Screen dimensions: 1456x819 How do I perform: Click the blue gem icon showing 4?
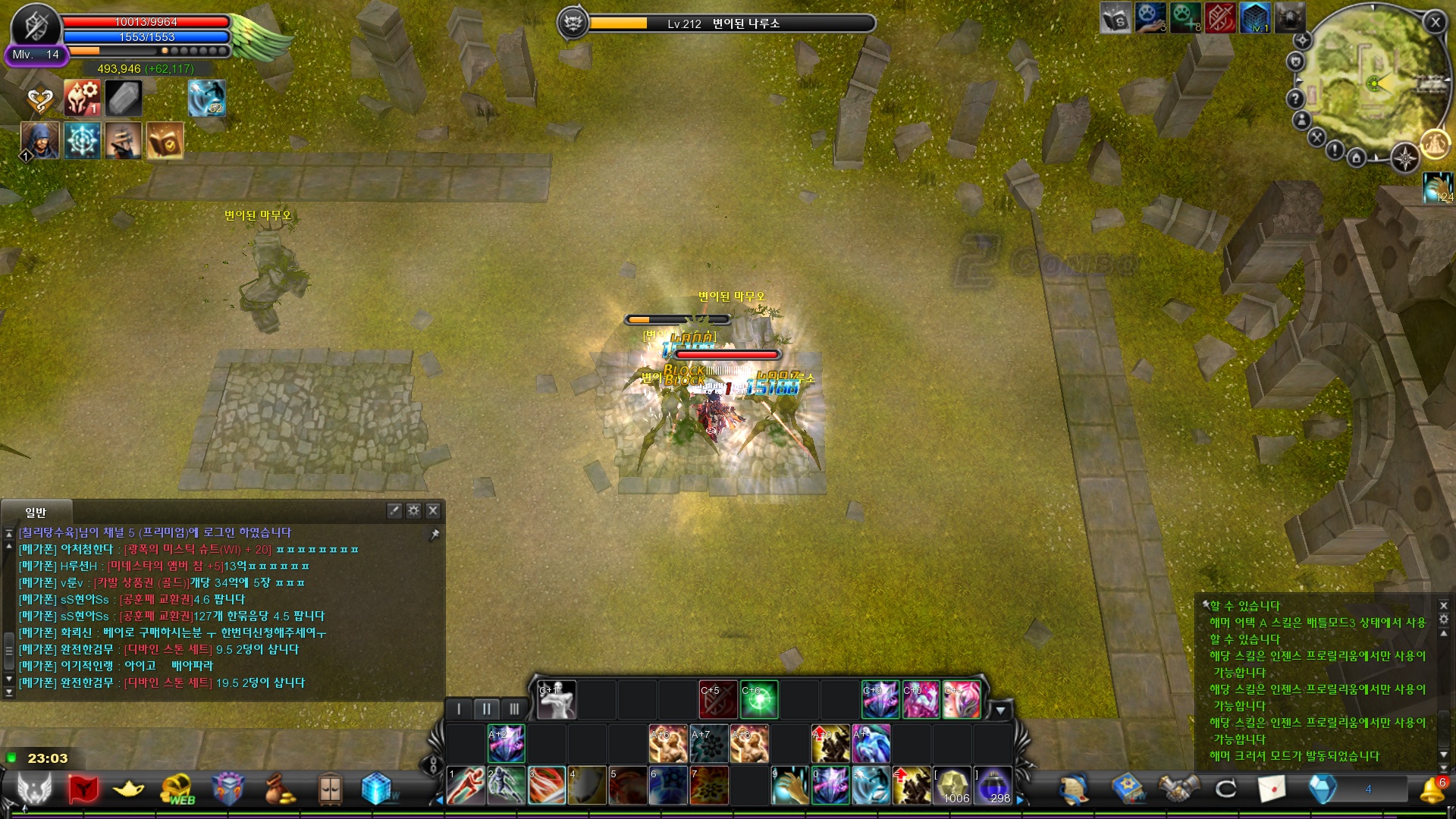pyautogui.click(x=1322, y=789)
